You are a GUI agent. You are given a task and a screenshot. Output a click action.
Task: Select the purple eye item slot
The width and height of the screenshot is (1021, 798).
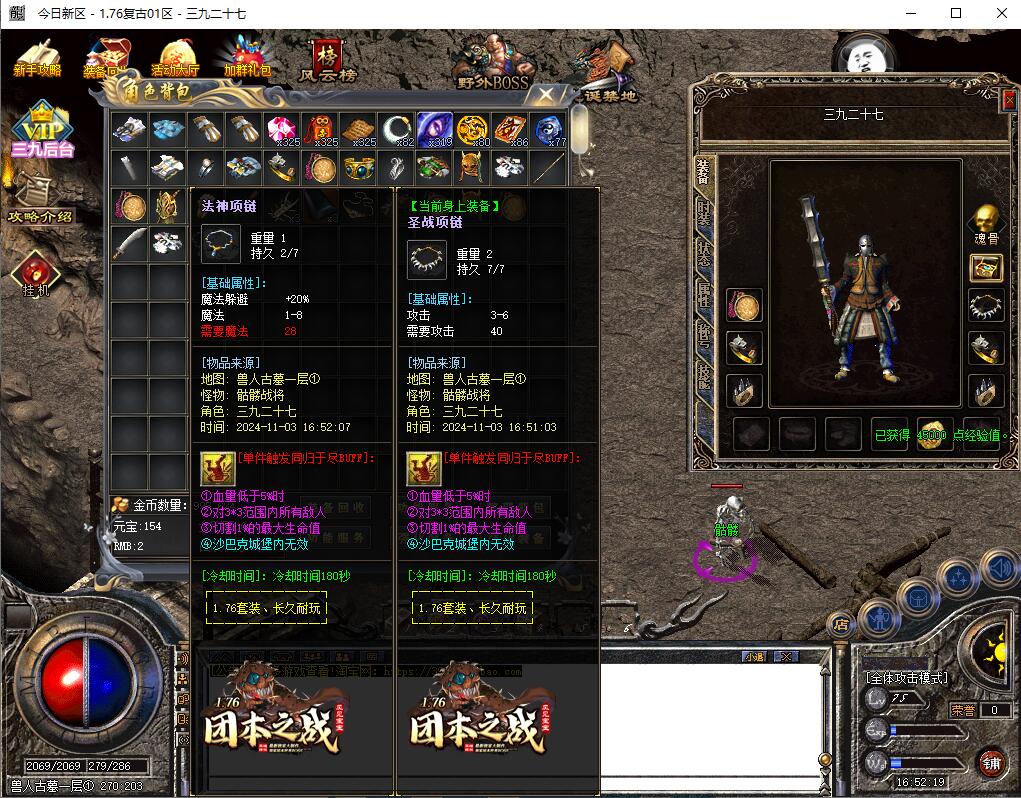tap(435, 130)
